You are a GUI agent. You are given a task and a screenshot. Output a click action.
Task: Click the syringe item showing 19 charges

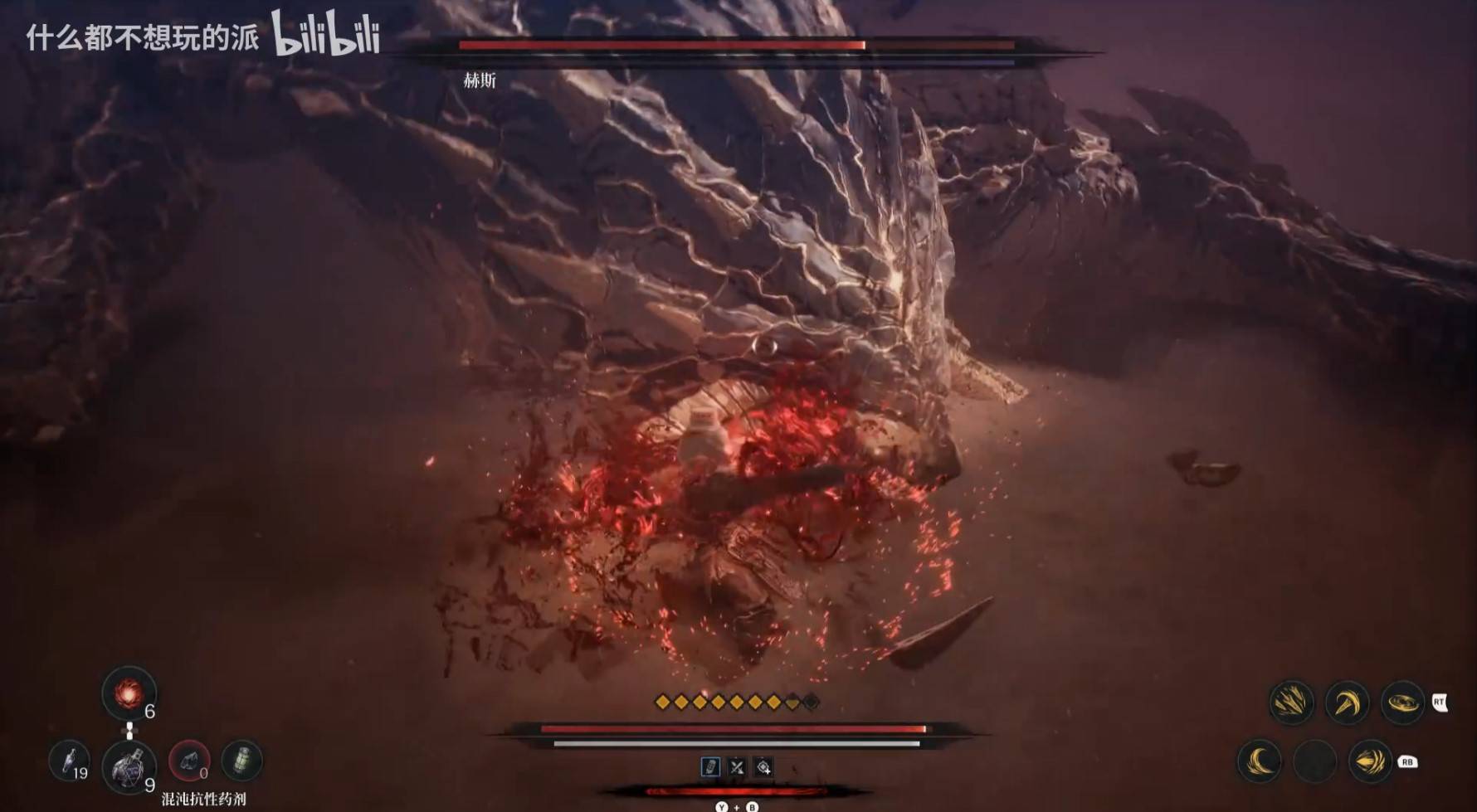coord(71,761)
